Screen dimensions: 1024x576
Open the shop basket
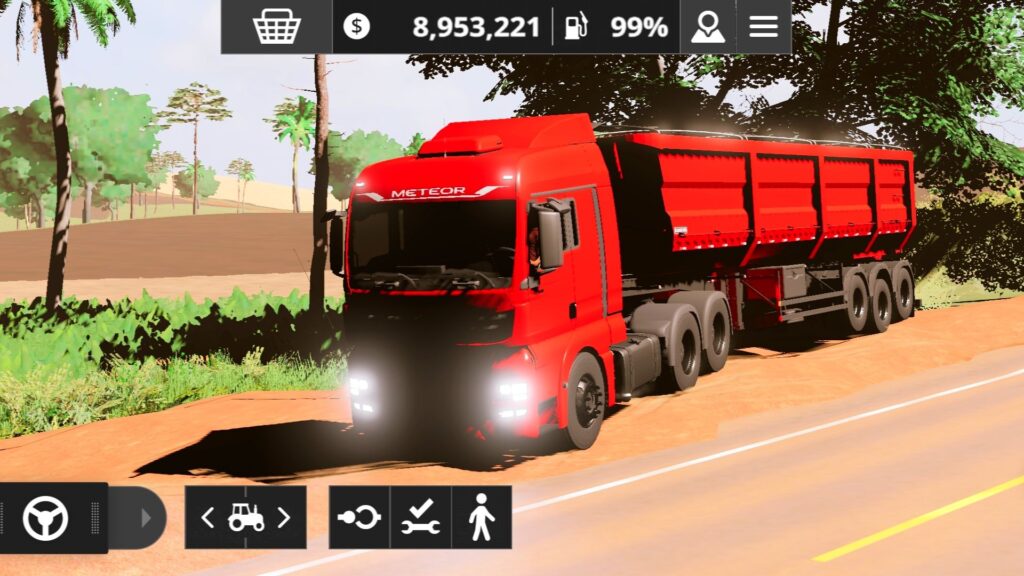[x=277, y=27]
